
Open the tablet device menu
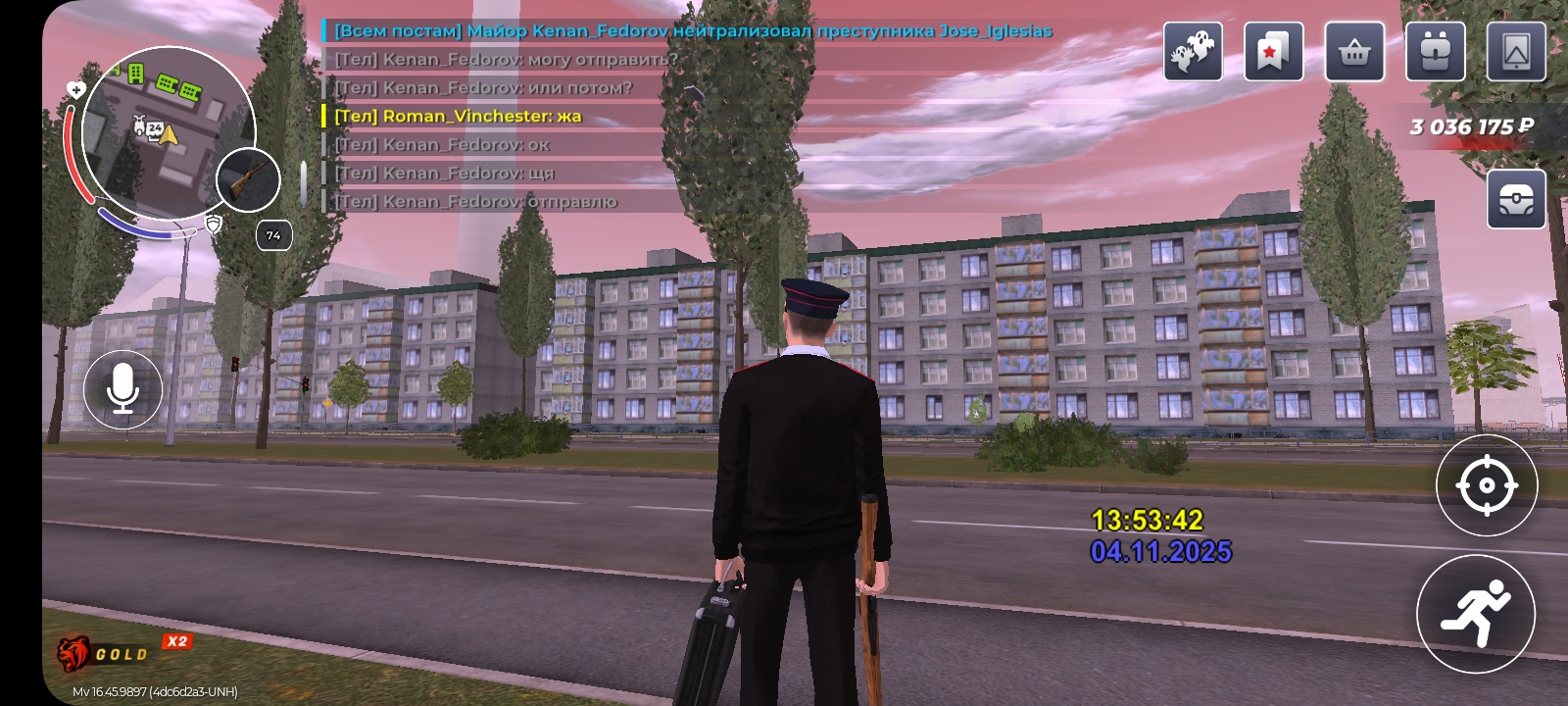click(1516, 52)
